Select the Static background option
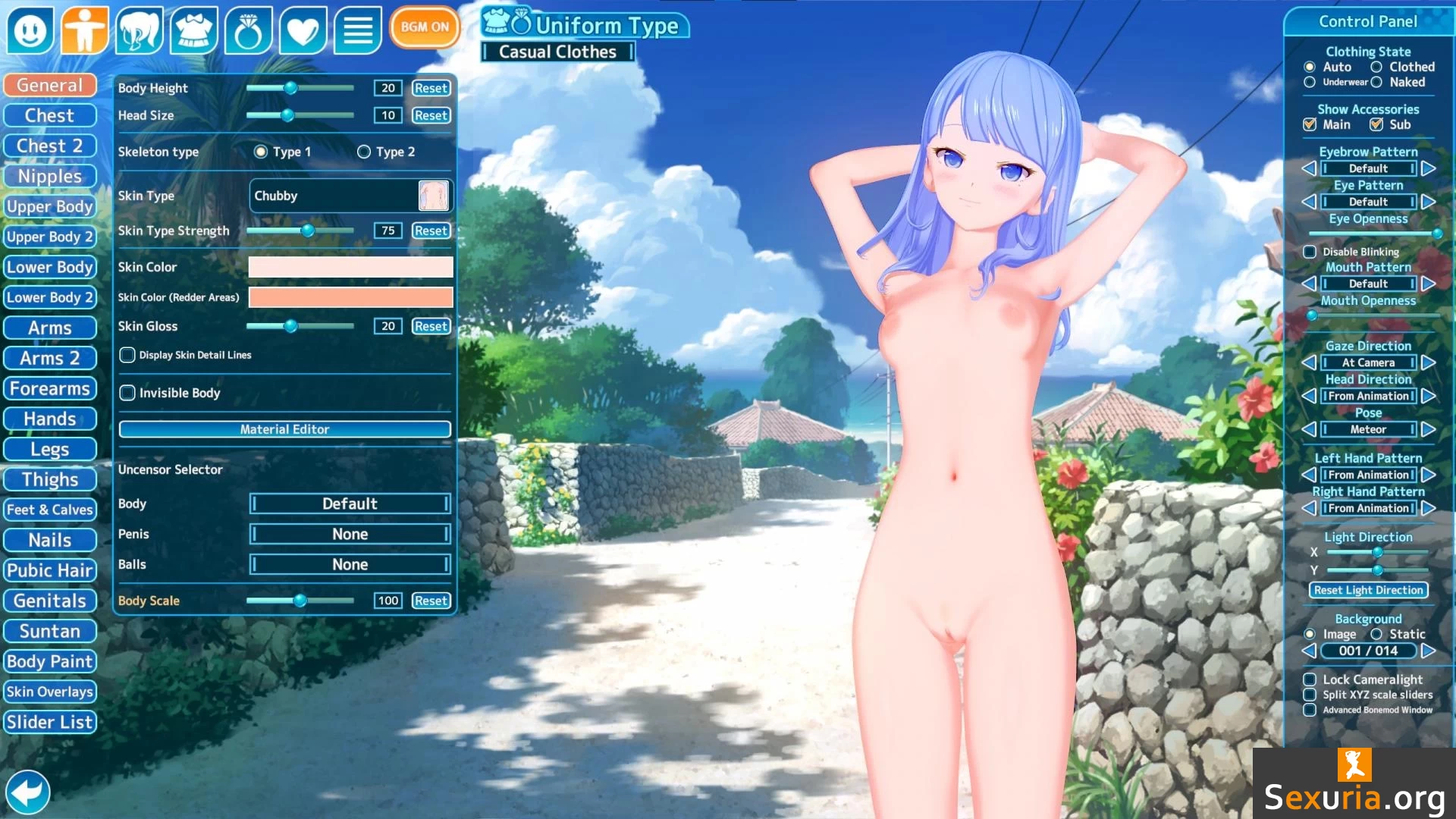This screenshot has width=1456, height=819. coord(1376,634)
